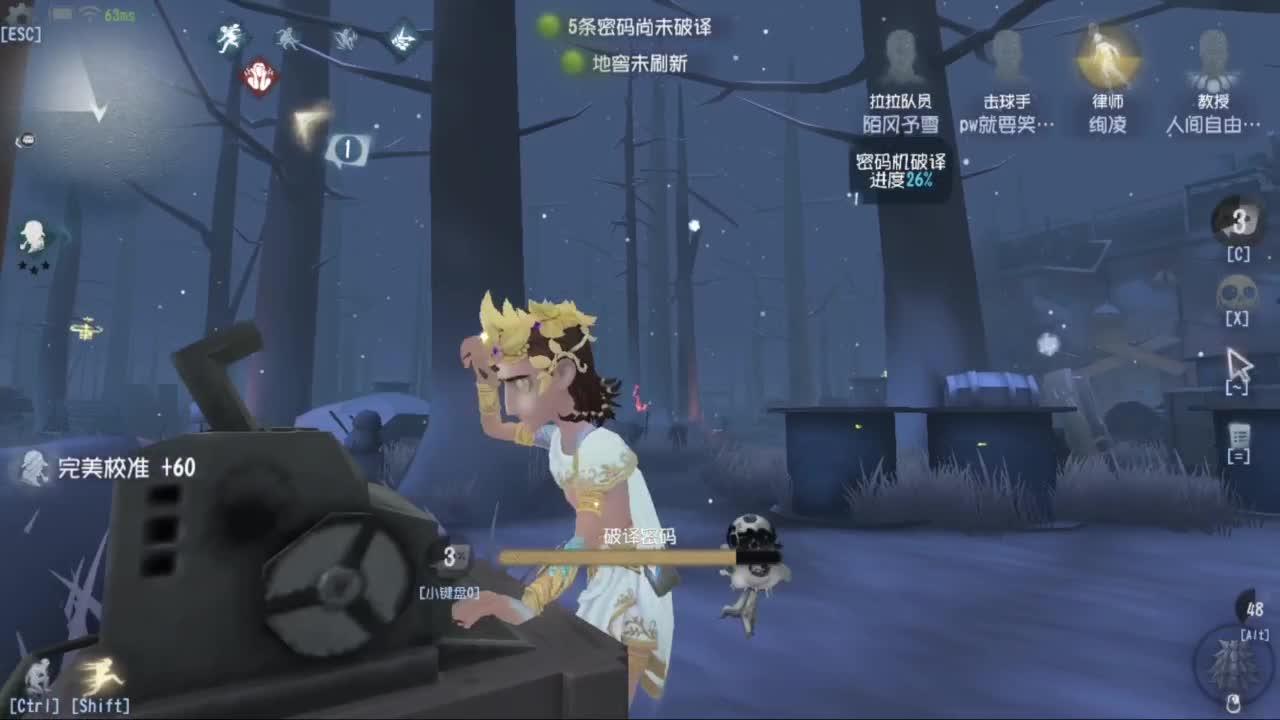Click the survivor portrait with star rating on left
The width and height of the screenshot is (1280, 720).
point(33,238)
